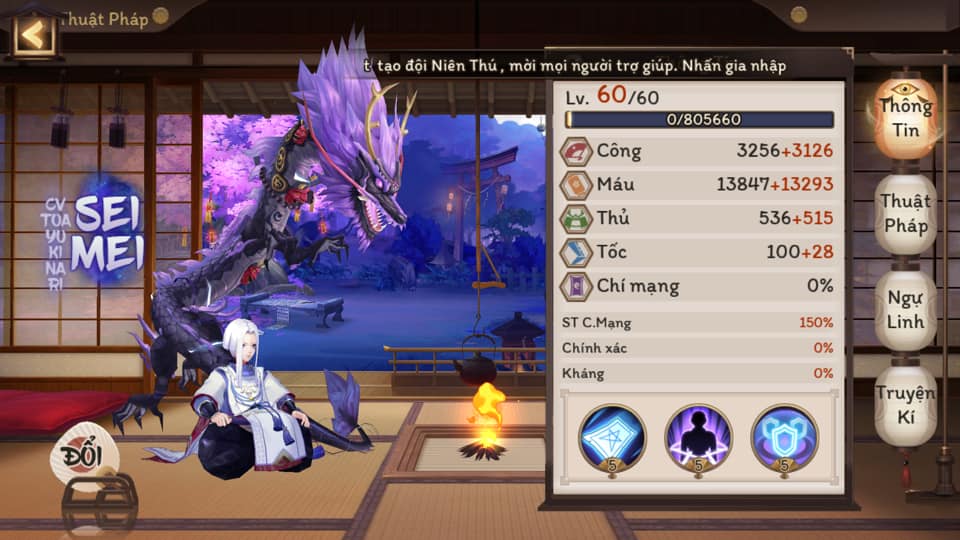The width and height of the screenshot is (960, 540).
Task: Open the blue shield skill icon
Action: pos(784,437)
